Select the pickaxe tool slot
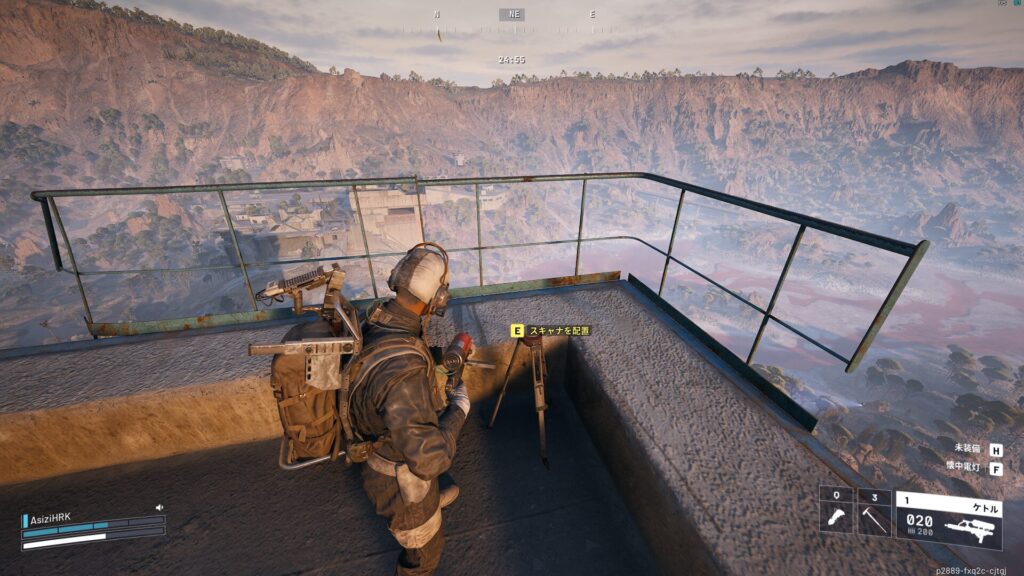The height and width of the screenshot is (576, 1024). pos(874,511)
